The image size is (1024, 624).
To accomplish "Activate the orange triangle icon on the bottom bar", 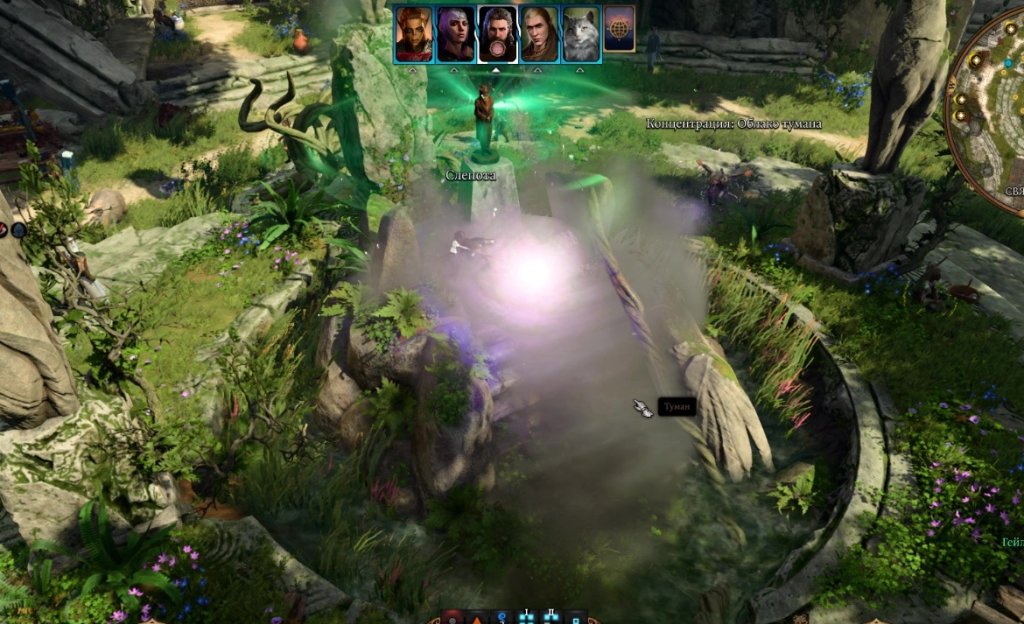I will point(476,617).
